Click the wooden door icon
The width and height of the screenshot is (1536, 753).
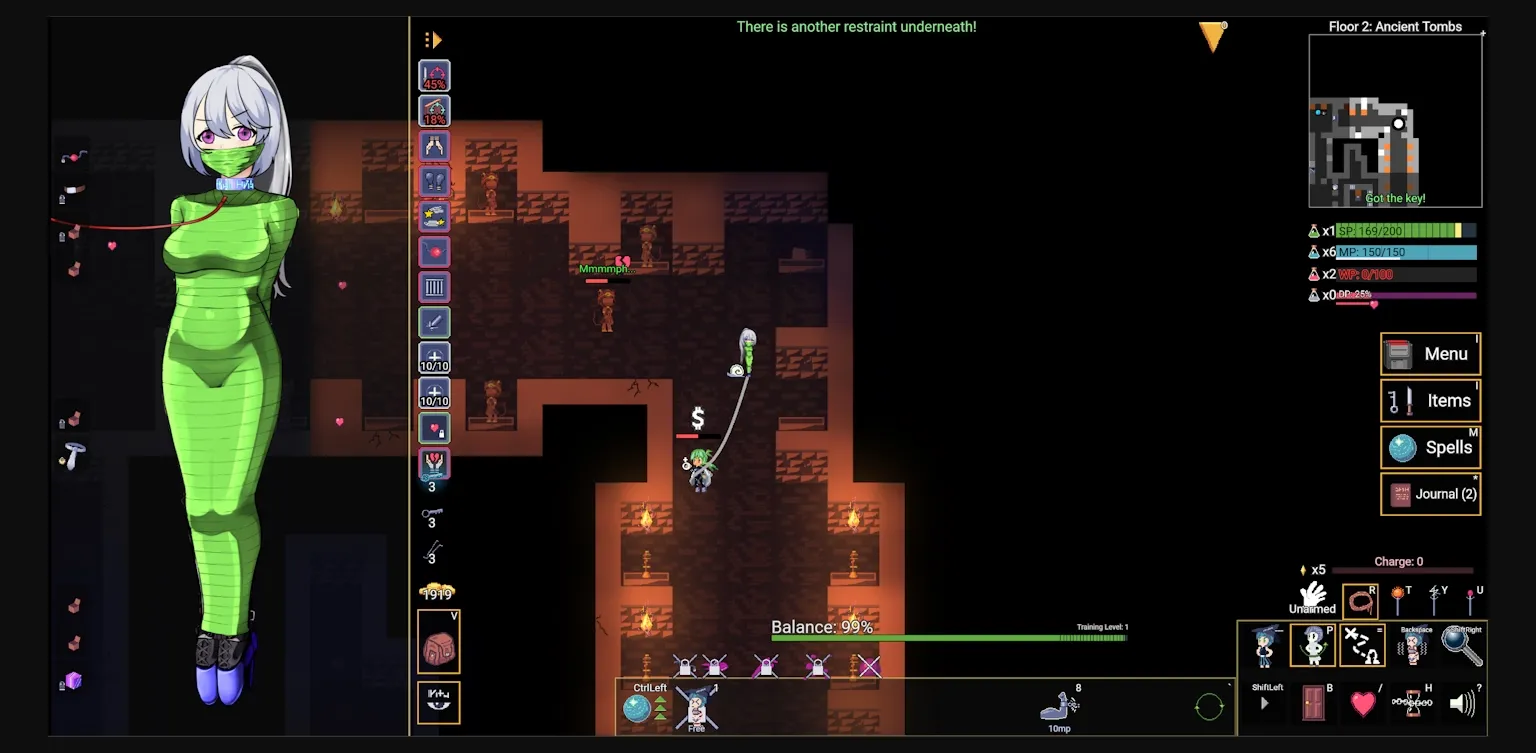[x=1313, y=703]
